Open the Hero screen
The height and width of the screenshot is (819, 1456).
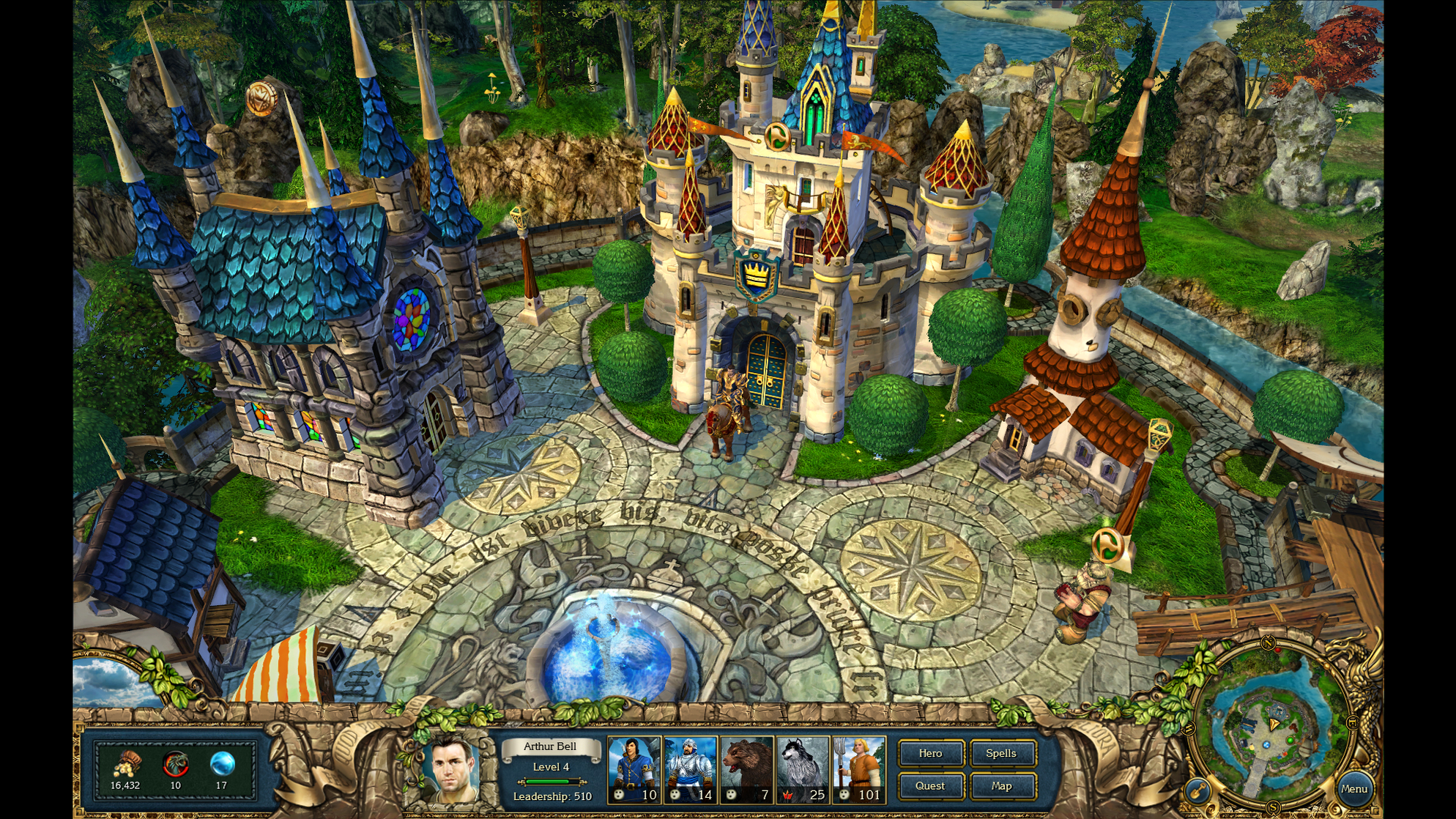pyautogui.click(x=930, y=753)
